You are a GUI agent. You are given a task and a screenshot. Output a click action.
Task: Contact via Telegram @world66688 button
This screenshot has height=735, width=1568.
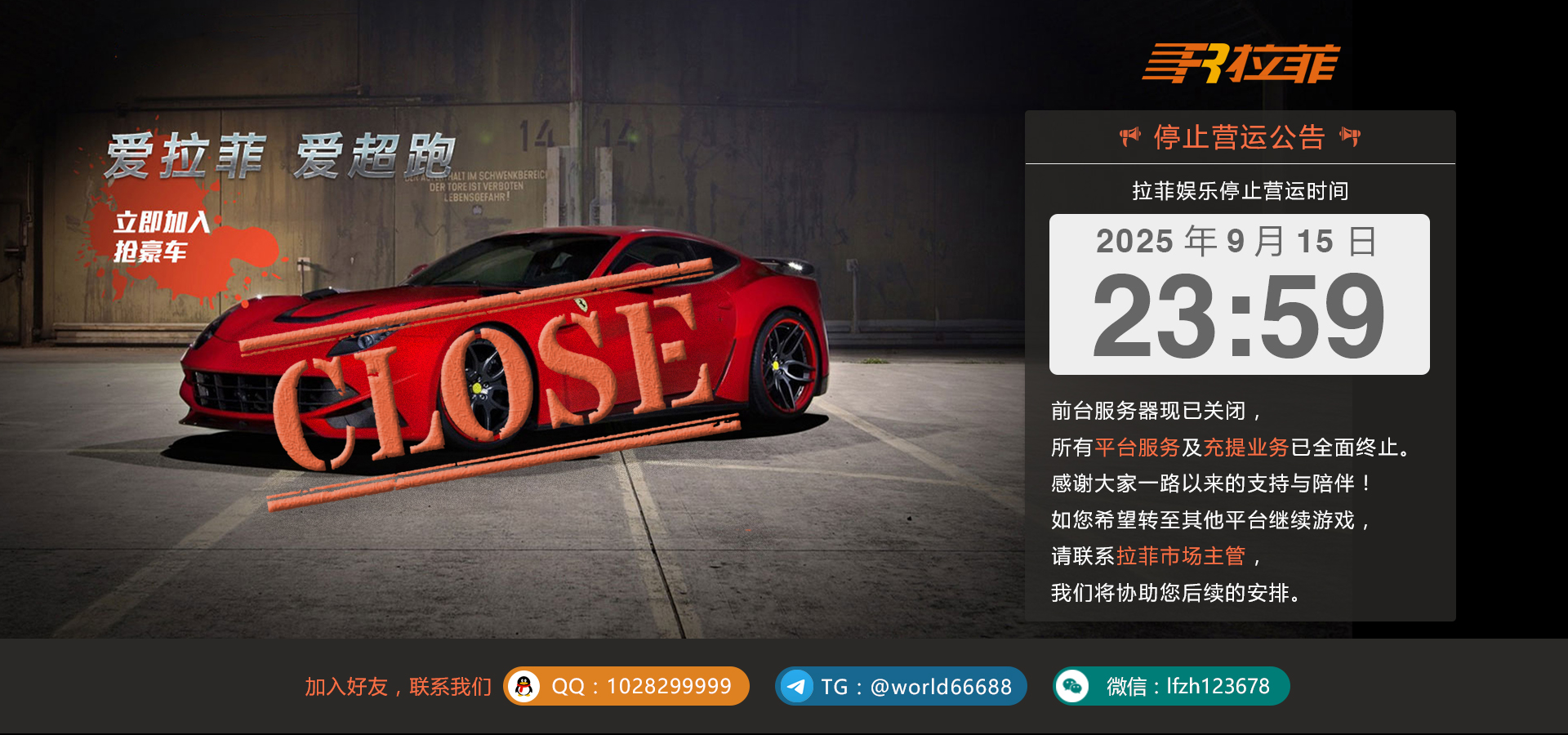click(x=901, y=686)
